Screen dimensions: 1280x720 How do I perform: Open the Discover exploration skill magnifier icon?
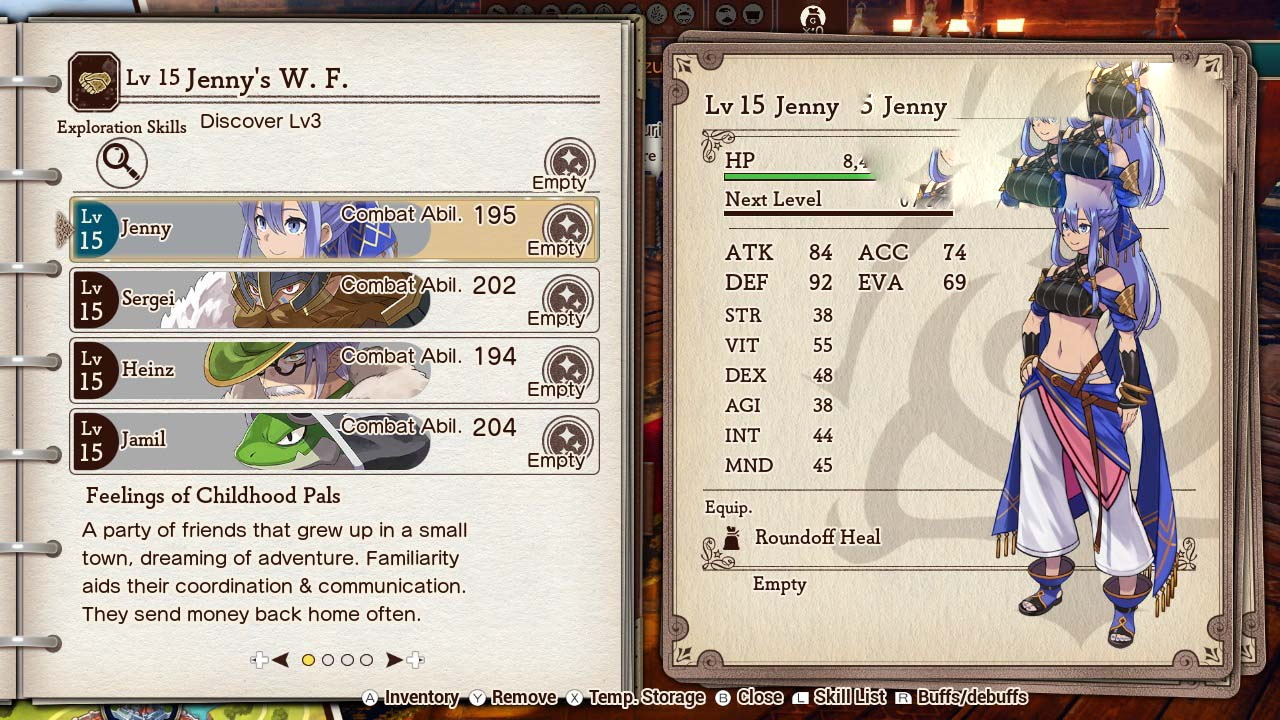point(122,162)
